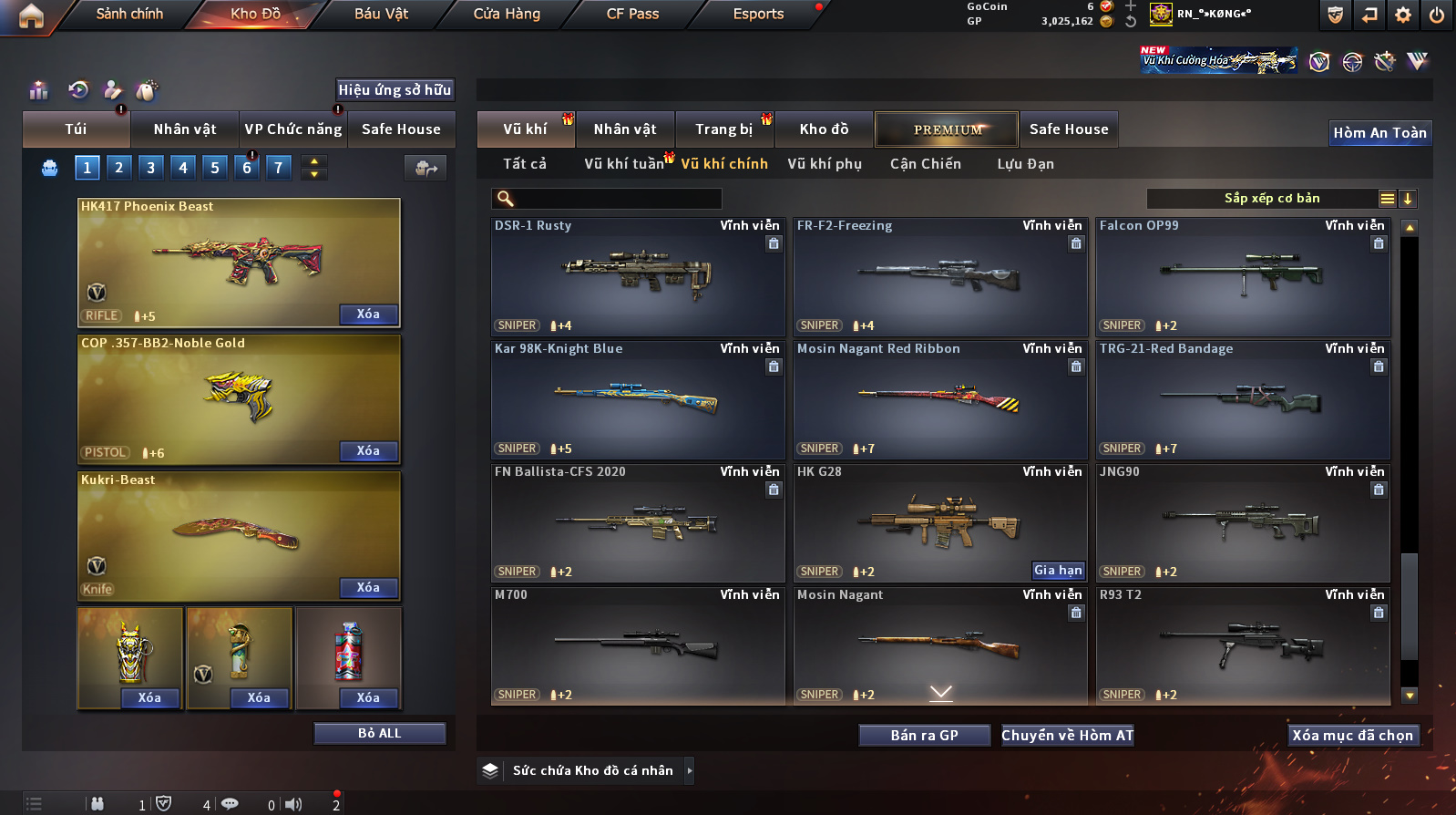This screenshot has height=815, width=1456.
Task: Show the Cận Chiến melee category
Action: coord(925,164)
